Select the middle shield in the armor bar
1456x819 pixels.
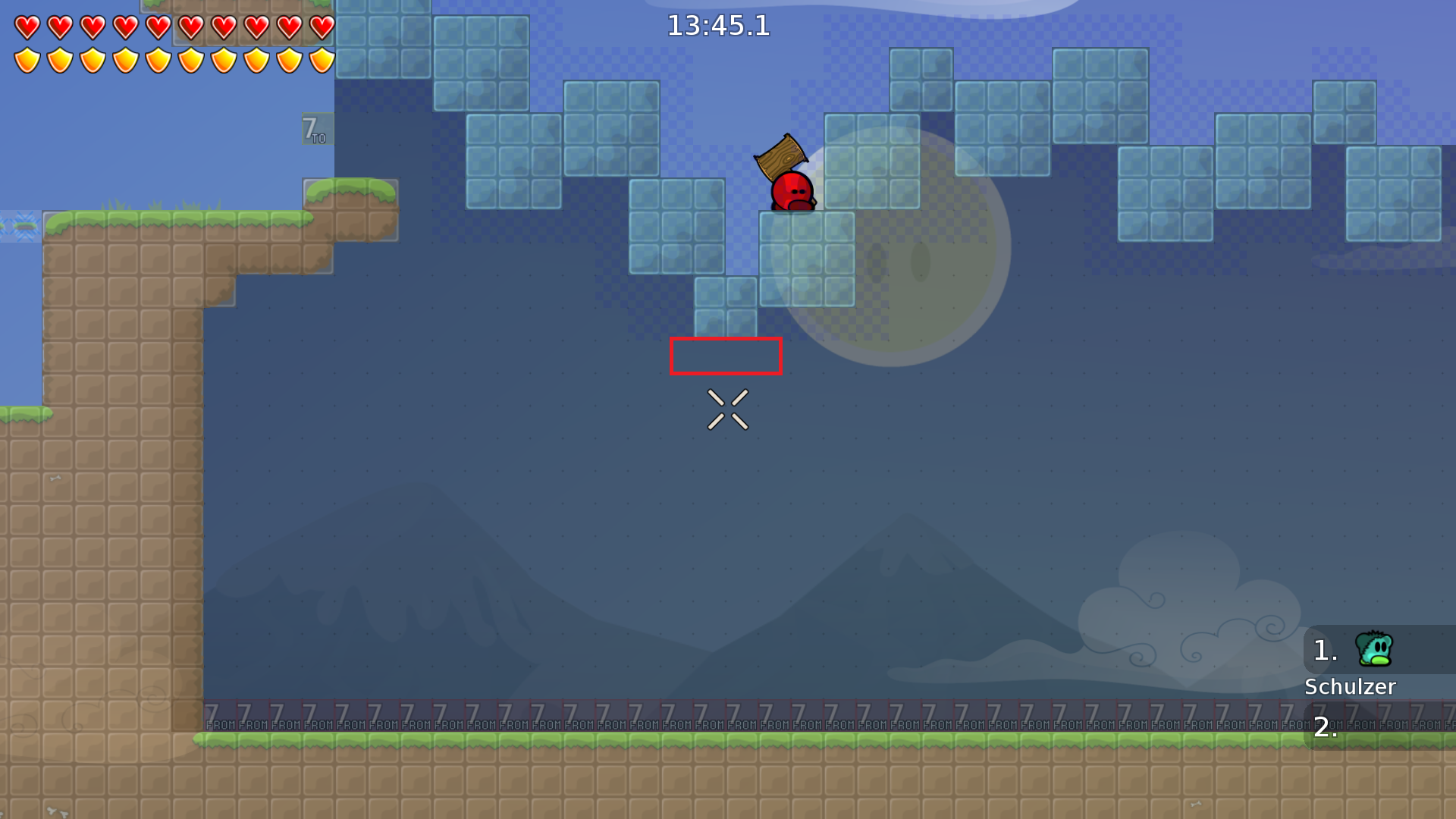pos(157,59)
